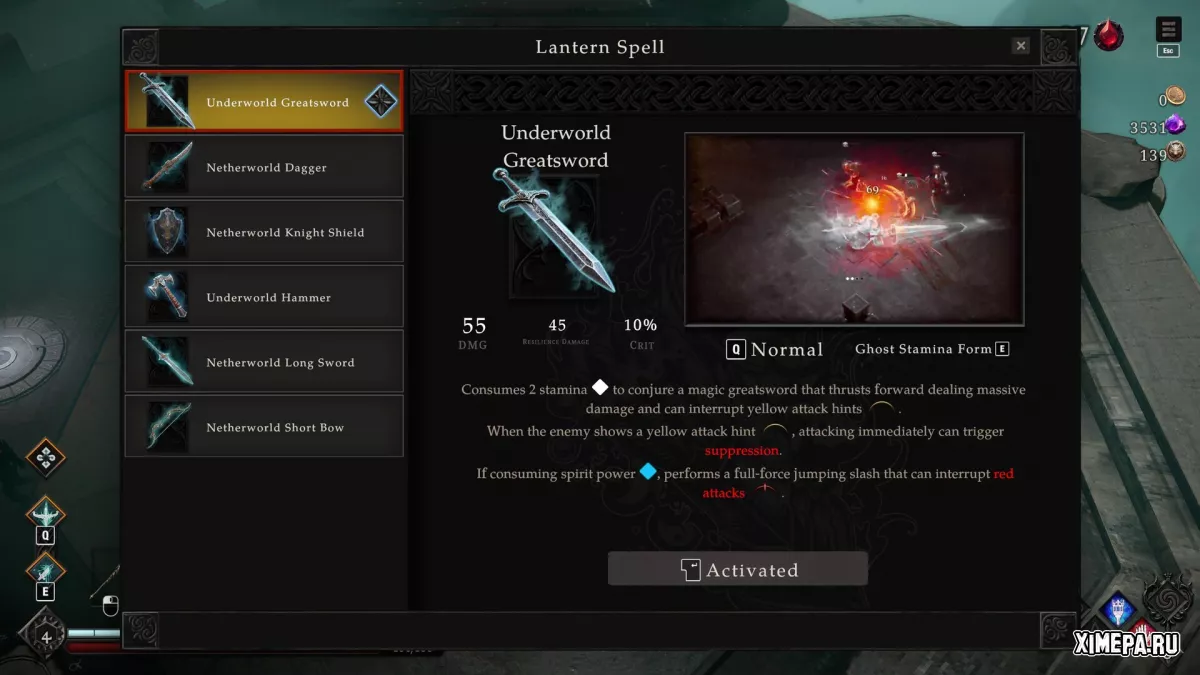
Task: Choose the Netherworld Dagger spell
Action: point(264,167)
